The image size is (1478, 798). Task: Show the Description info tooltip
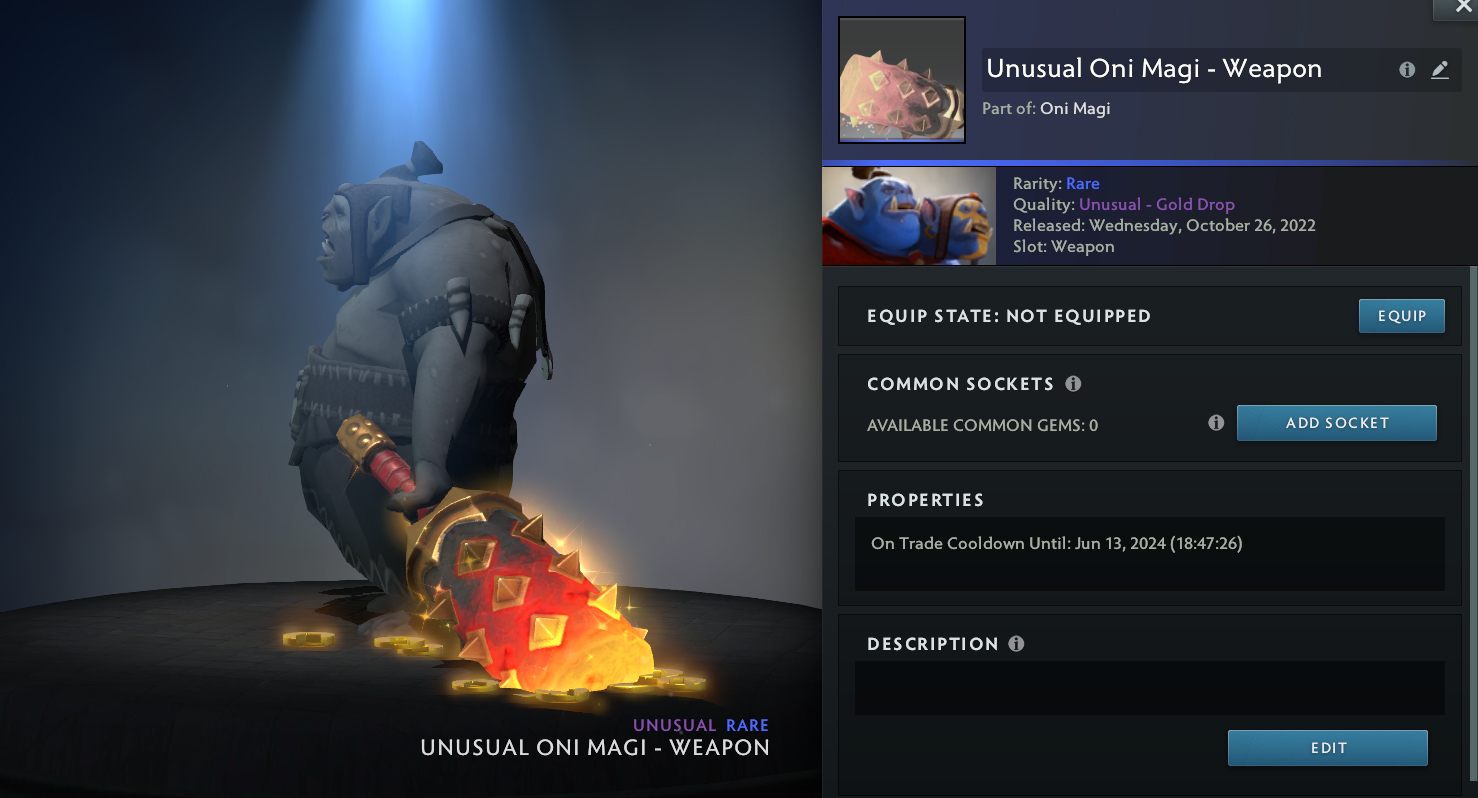pyautogui.click(x=1016, y=644)
